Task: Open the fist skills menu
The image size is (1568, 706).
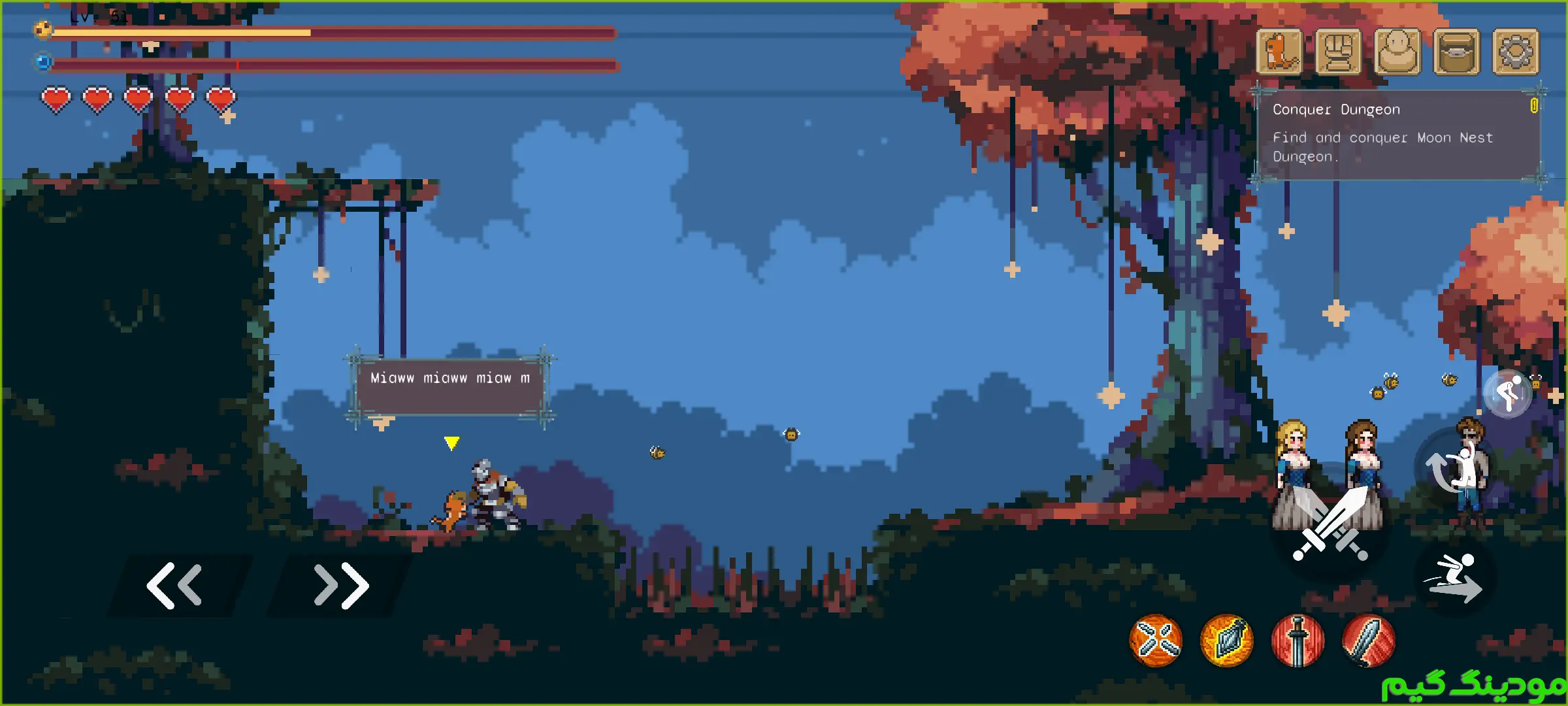Action: (x=1338, y=52)
